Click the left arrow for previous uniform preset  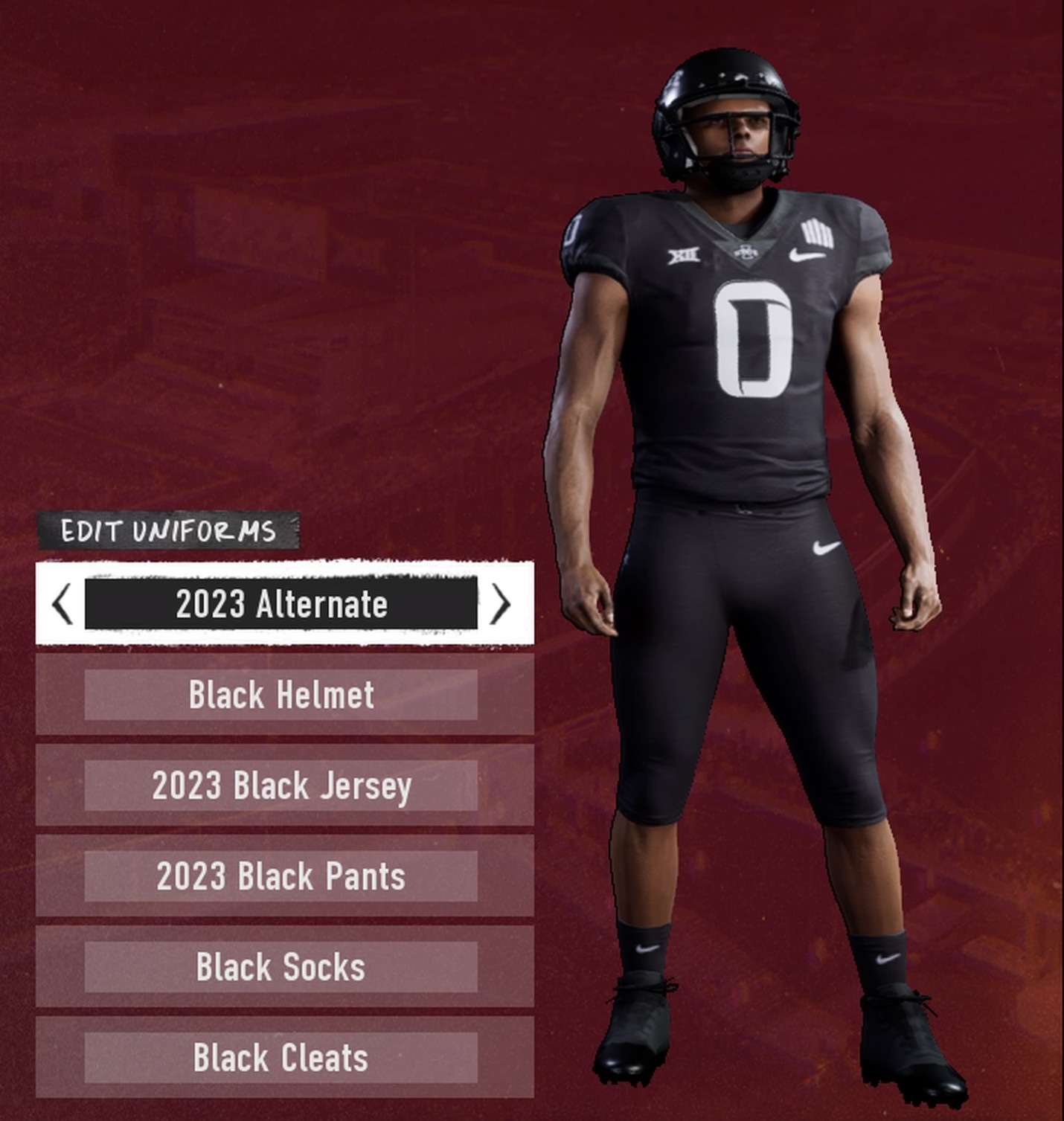[63, 604]
